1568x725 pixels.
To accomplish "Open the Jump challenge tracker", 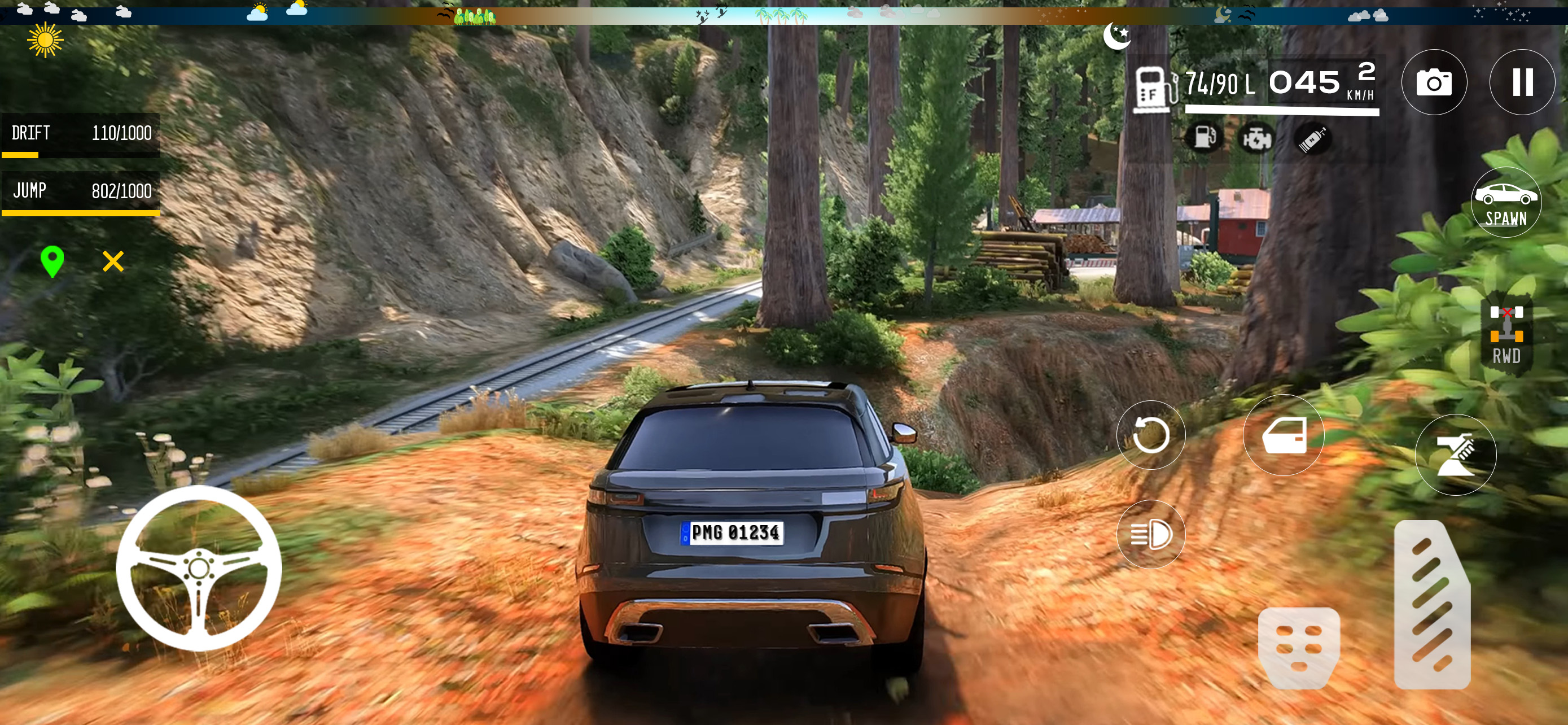I will click(81, 193).
